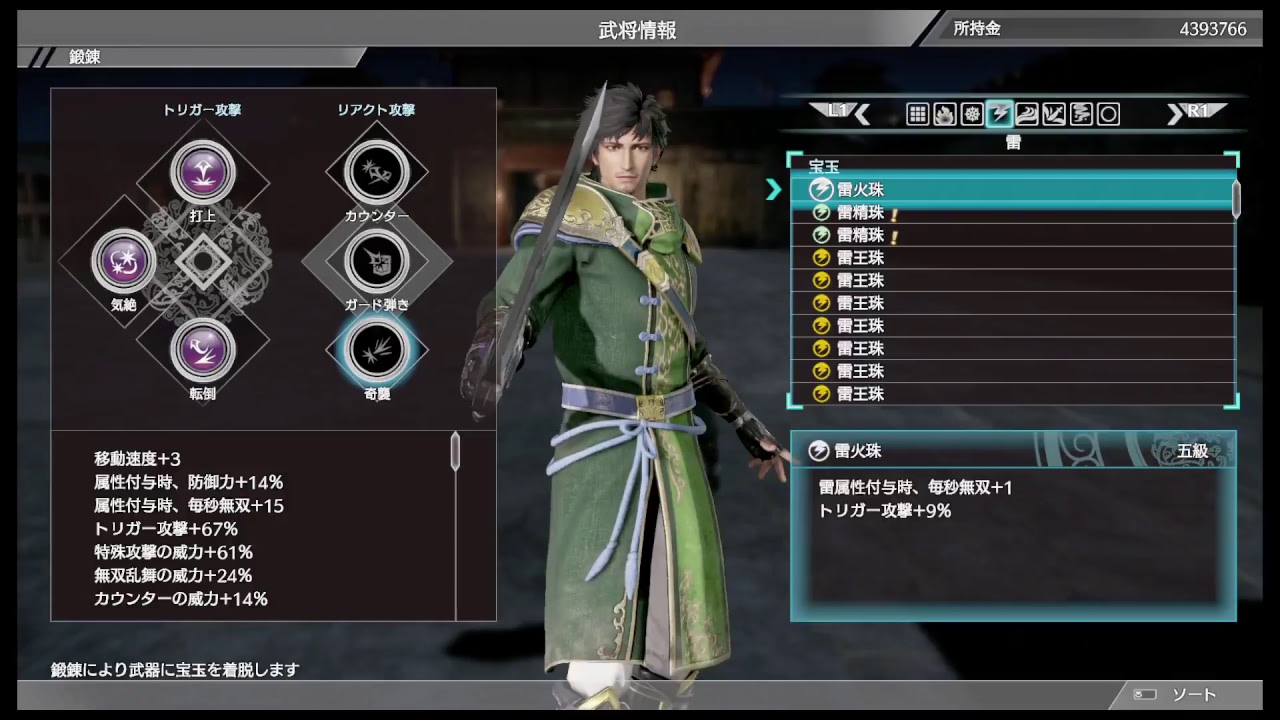
Task: Select the lightning bolt category tab
Action: (x=999, y=114)
